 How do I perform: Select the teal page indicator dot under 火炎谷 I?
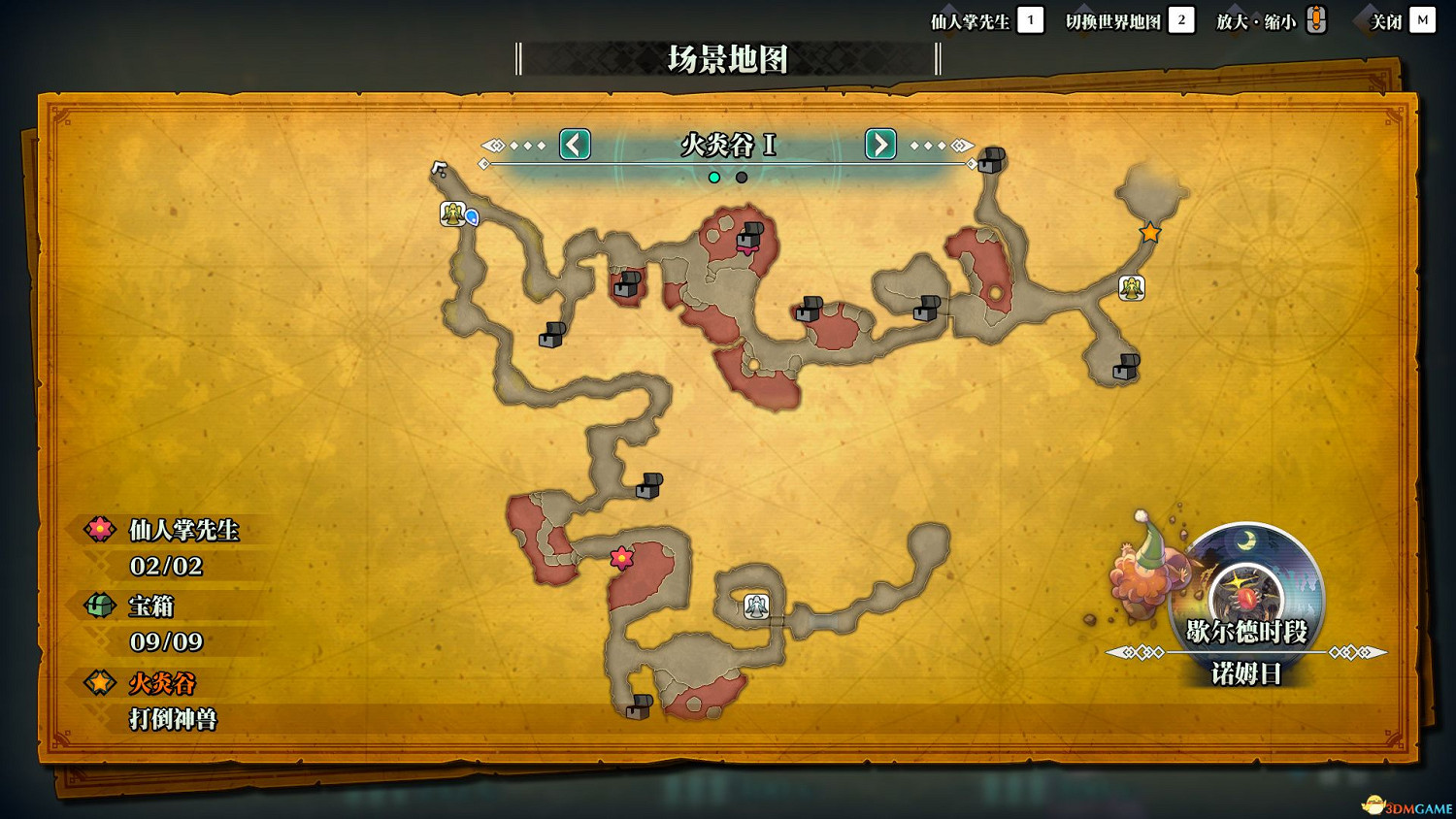[714, 178]
